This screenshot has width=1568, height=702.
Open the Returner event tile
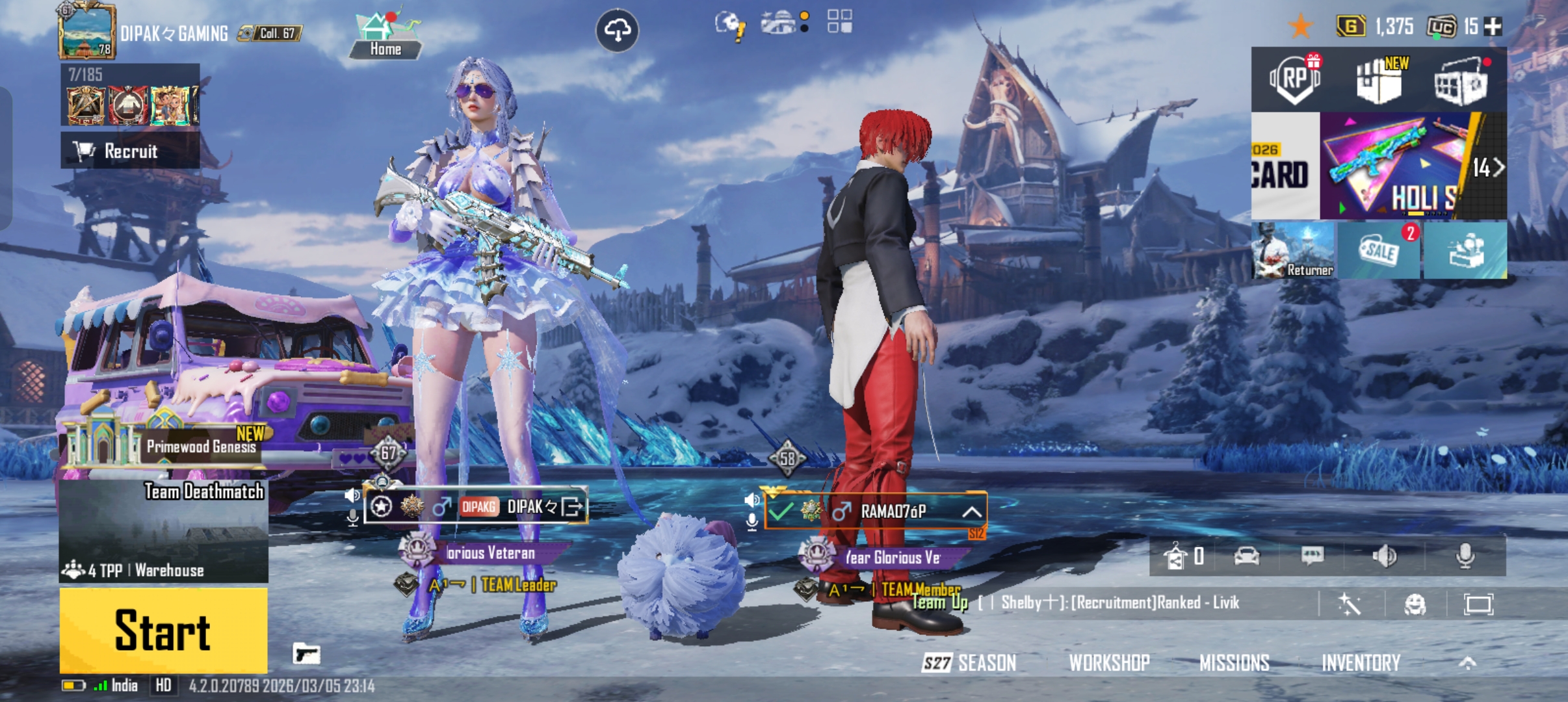[x=1293, y=251]
